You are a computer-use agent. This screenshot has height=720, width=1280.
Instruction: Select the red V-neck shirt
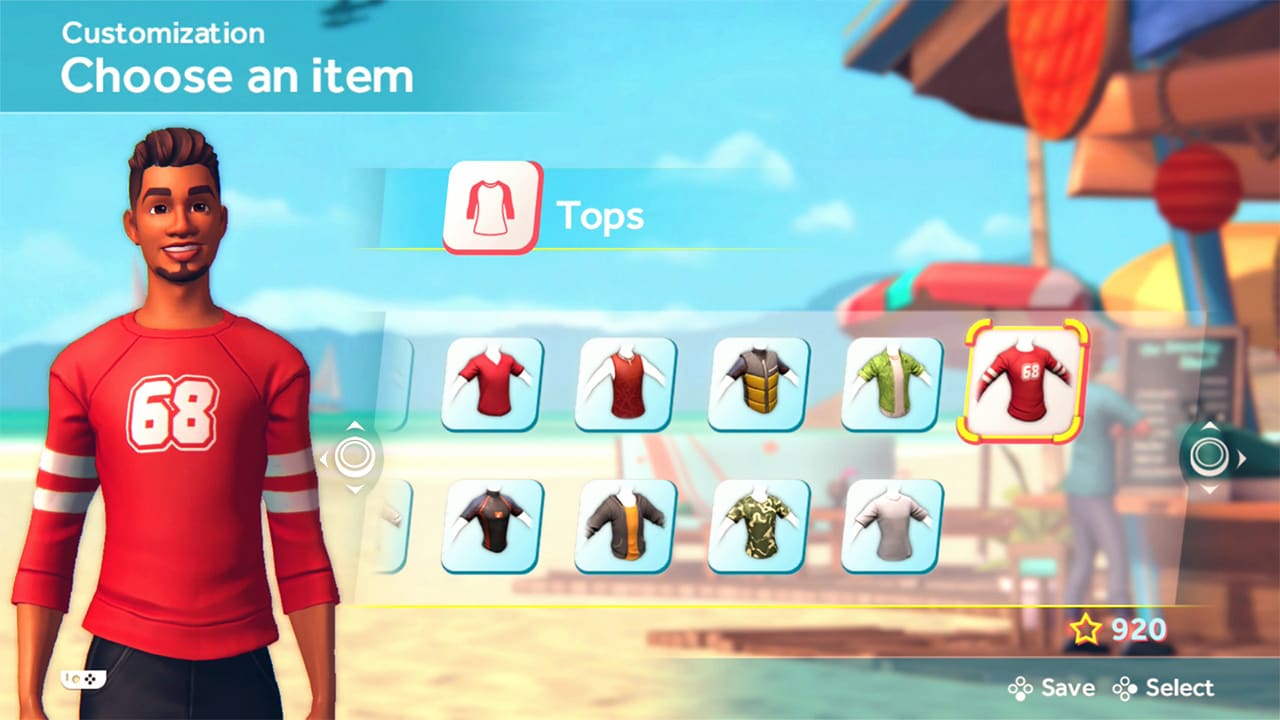pyautogui.click(x=491, y=383)
